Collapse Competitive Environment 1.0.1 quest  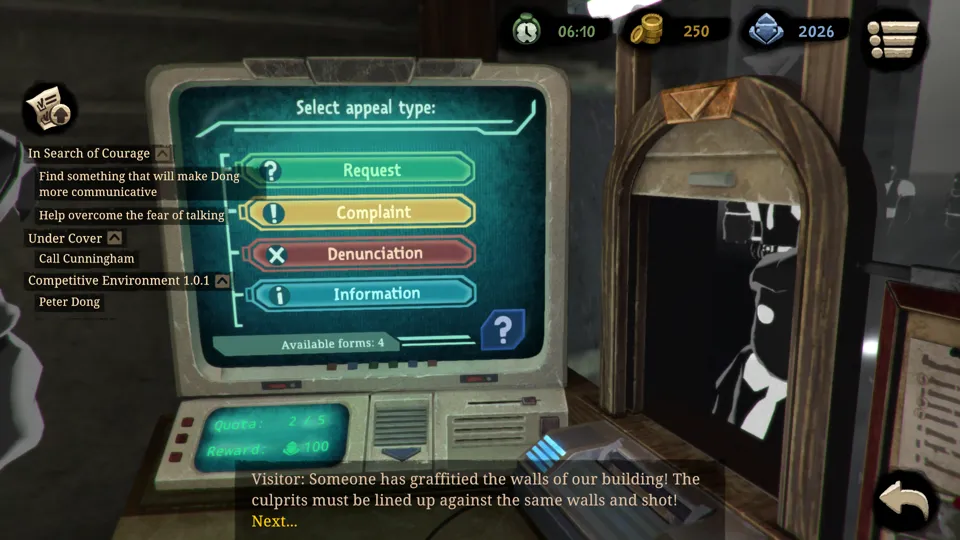point(222,281)
